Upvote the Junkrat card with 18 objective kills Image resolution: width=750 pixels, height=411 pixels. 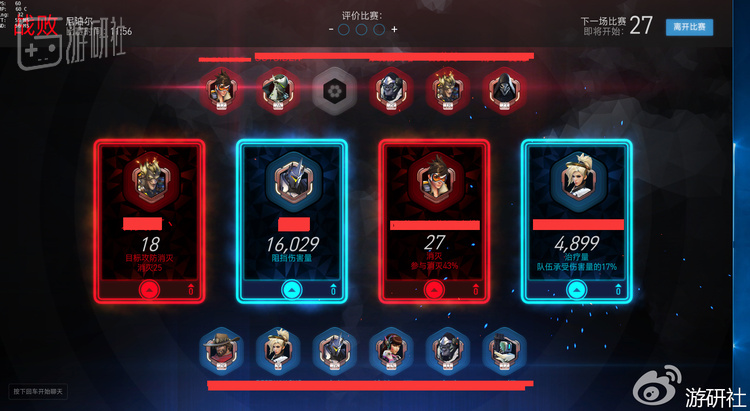[149, 289]
